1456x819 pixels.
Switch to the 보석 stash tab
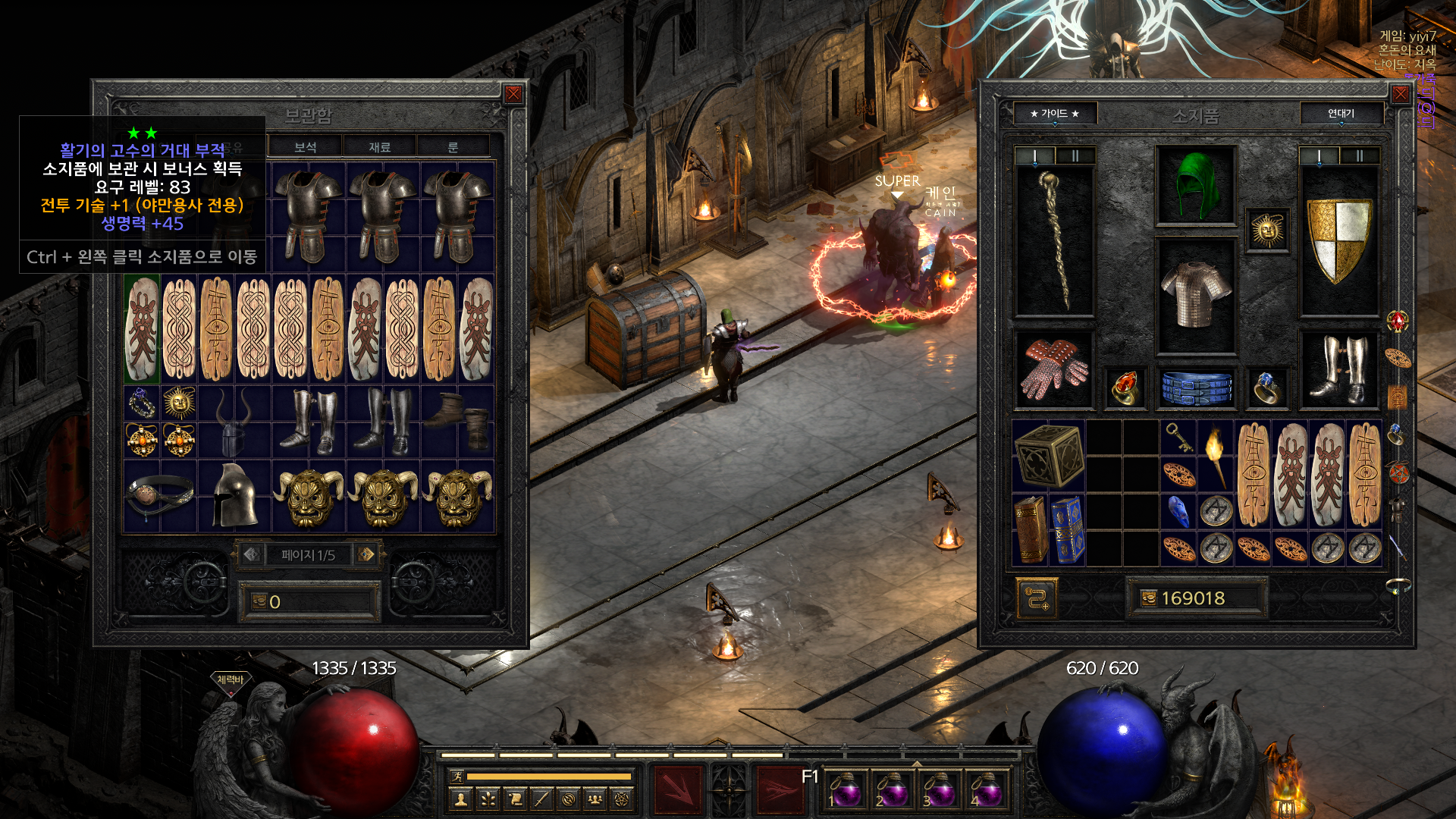305,147
